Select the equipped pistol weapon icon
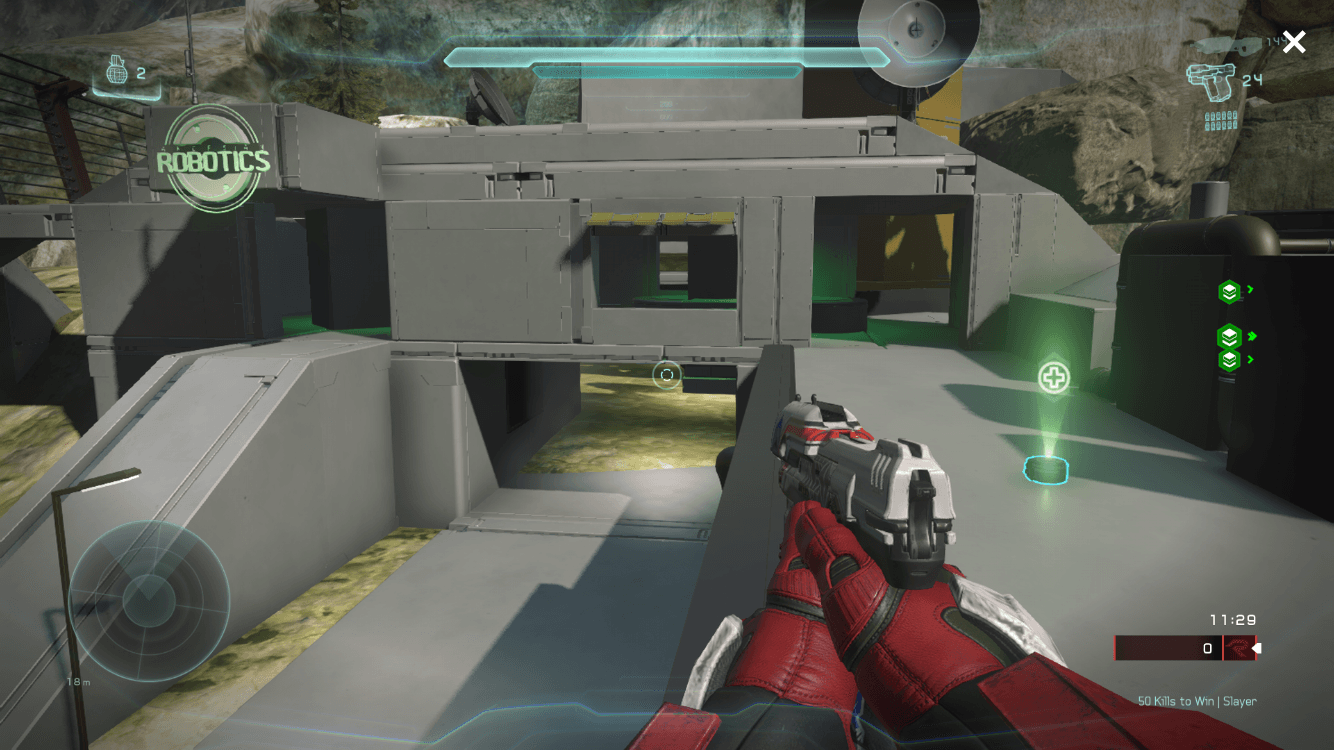The width and height of the screenshot is (1334, 750). click(x=1209, y=82)
